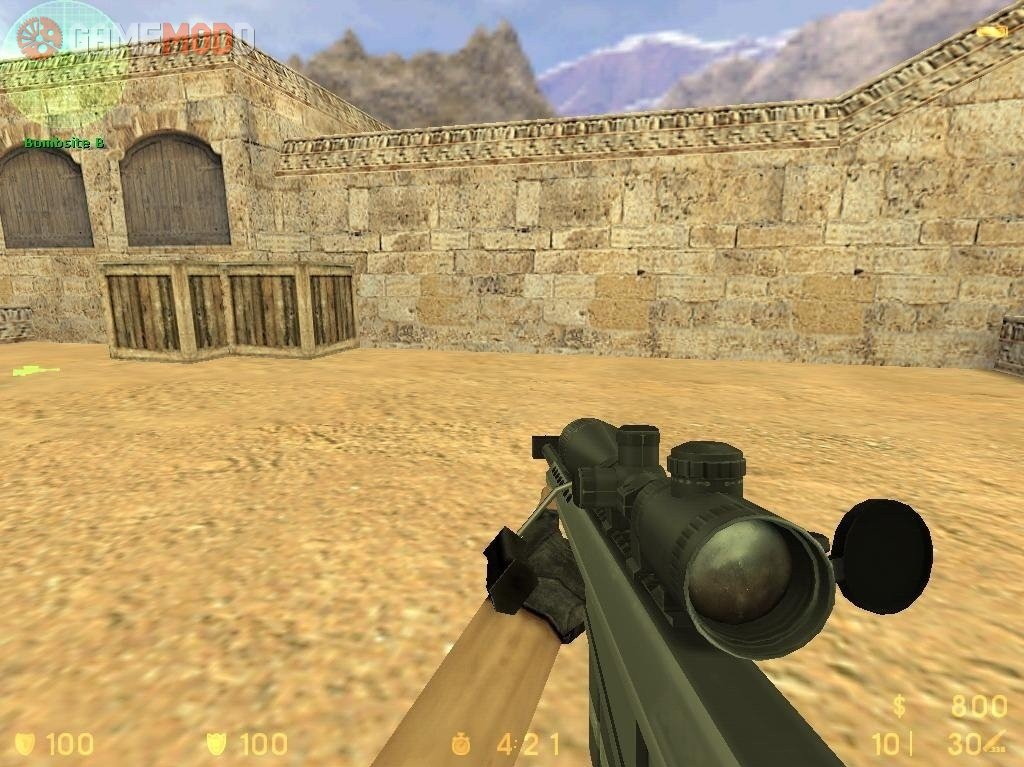
Task: Click the GameModd gear logo watermark
Action: point(38,38)
